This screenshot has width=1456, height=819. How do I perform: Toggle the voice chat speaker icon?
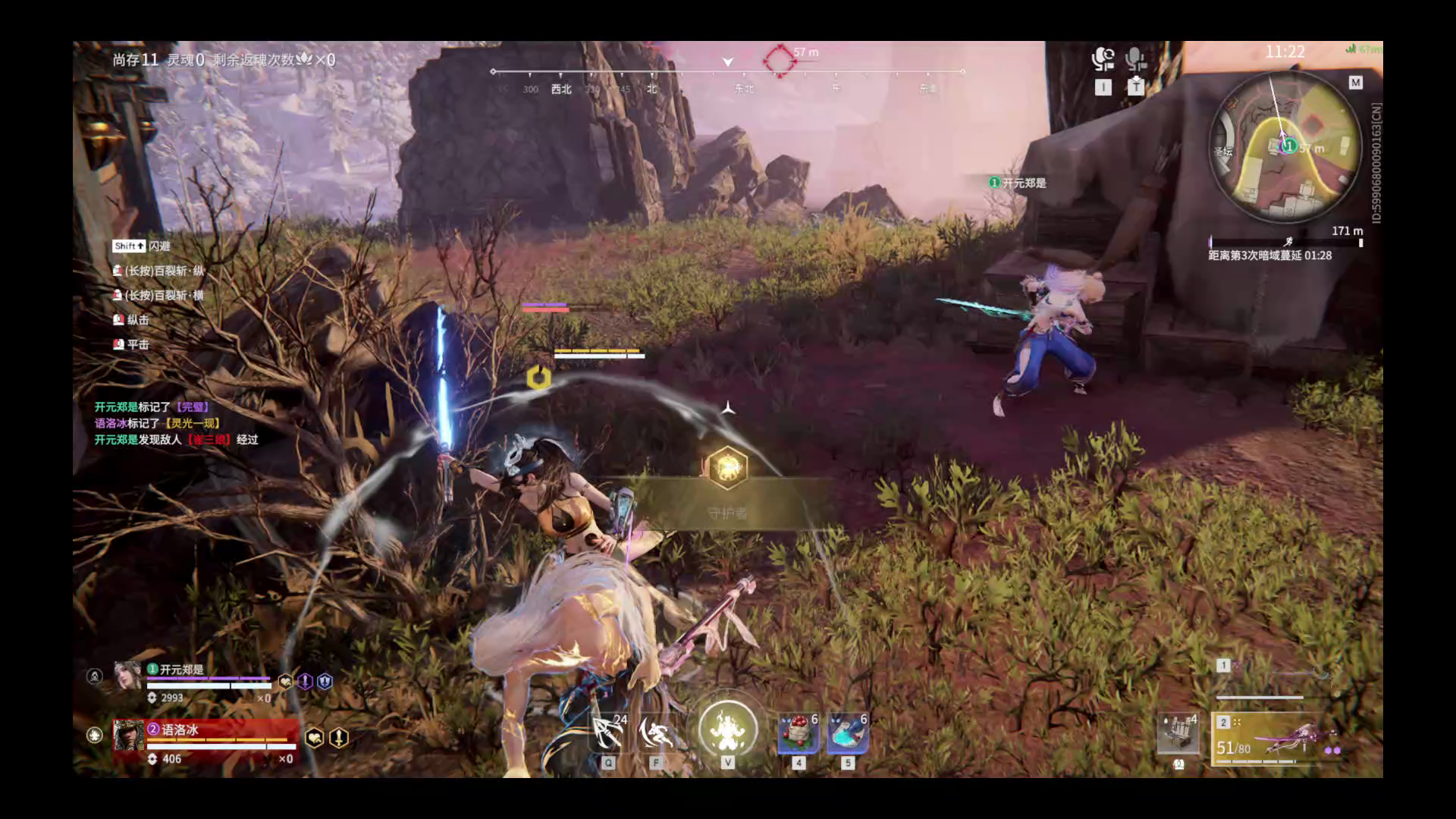(x=1103, y=60)
